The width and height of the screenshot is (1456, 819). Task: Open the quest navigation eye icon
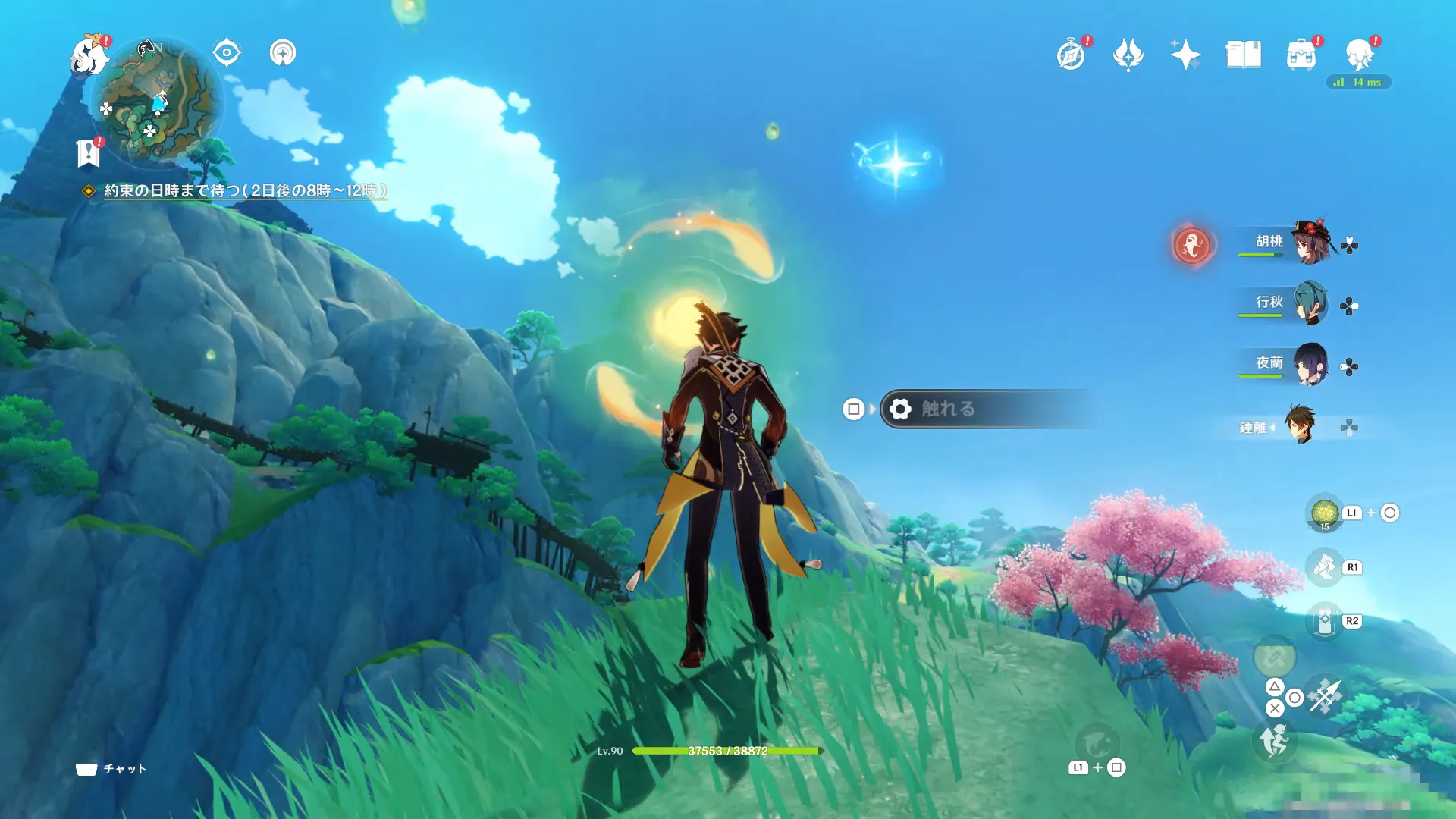point(227,53)
